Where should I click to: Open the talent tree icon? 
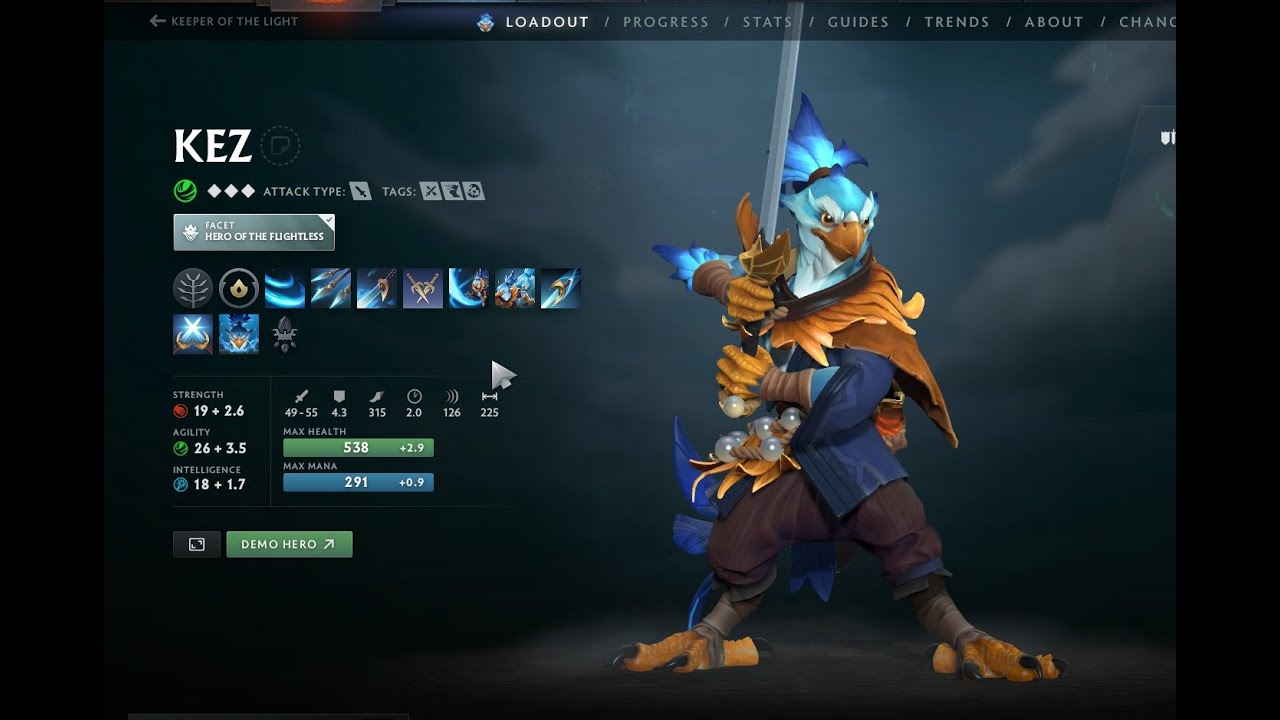tap(193, 288)
